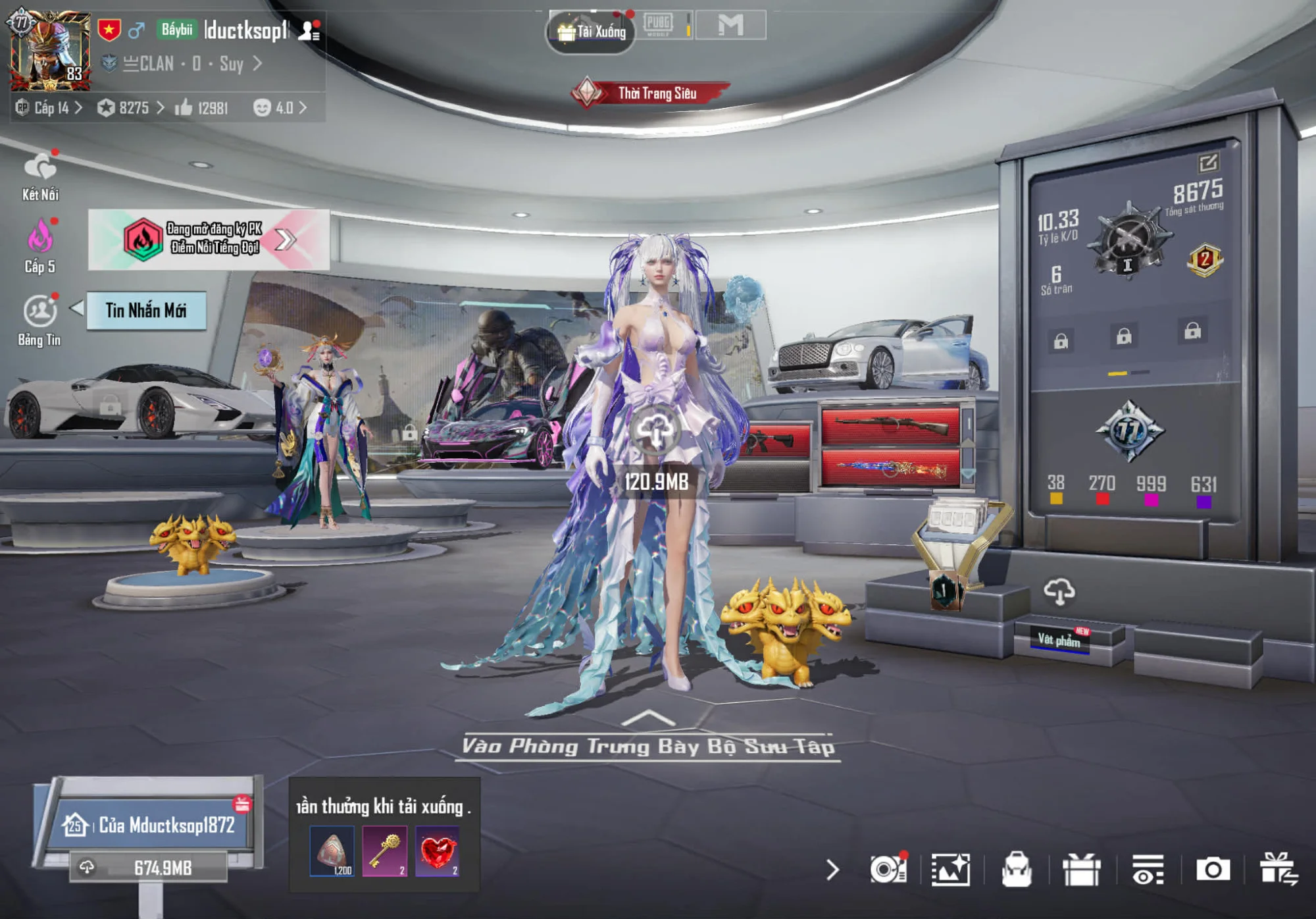Image resolution: width=1316 pixels, height=919 pixels.
Task: Open the Thời Trang Siêu banner
Action: click(651, 93)
